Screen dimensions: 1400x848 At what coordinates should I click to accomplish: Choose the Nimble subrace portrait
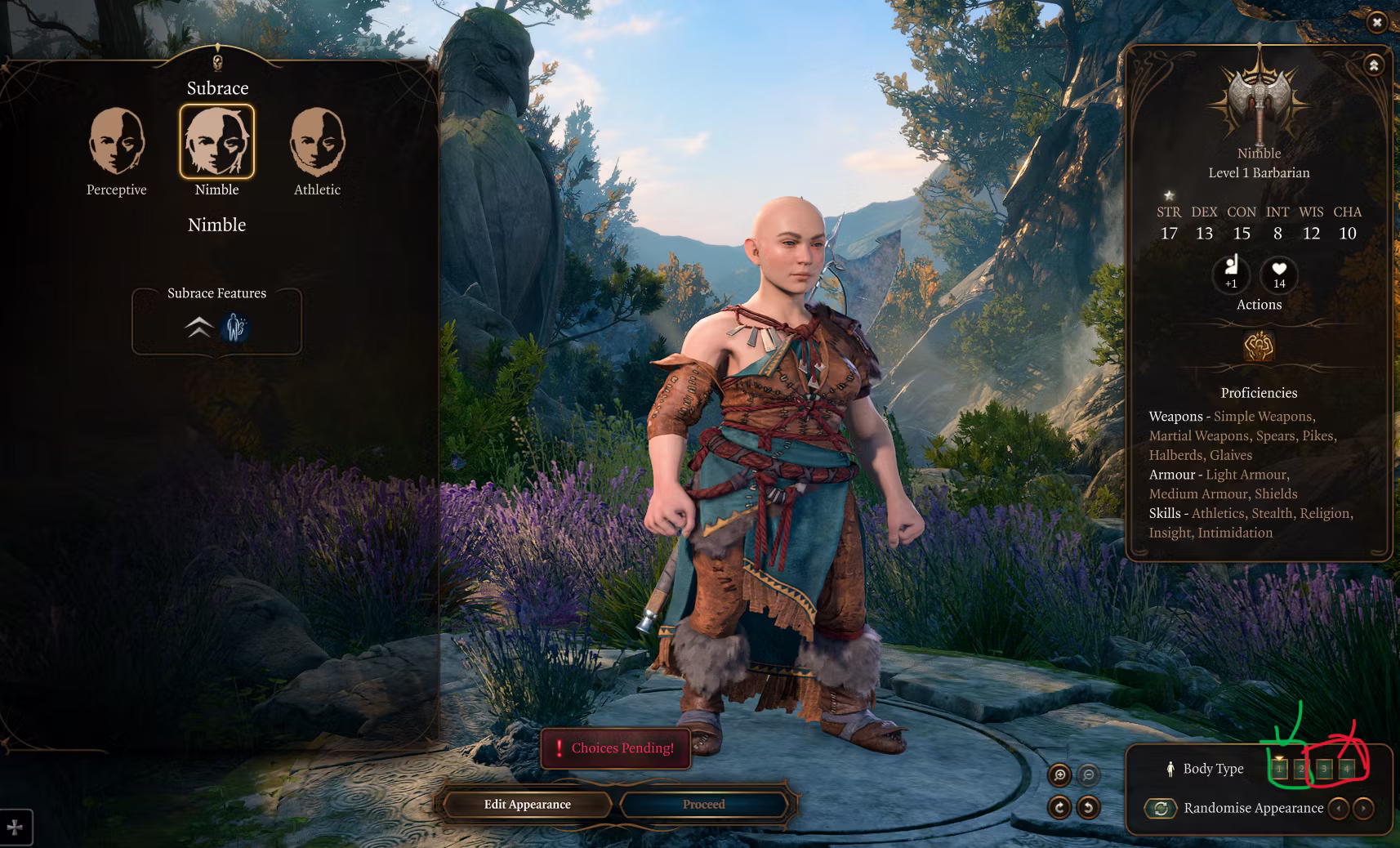click(x=216, y=142)
